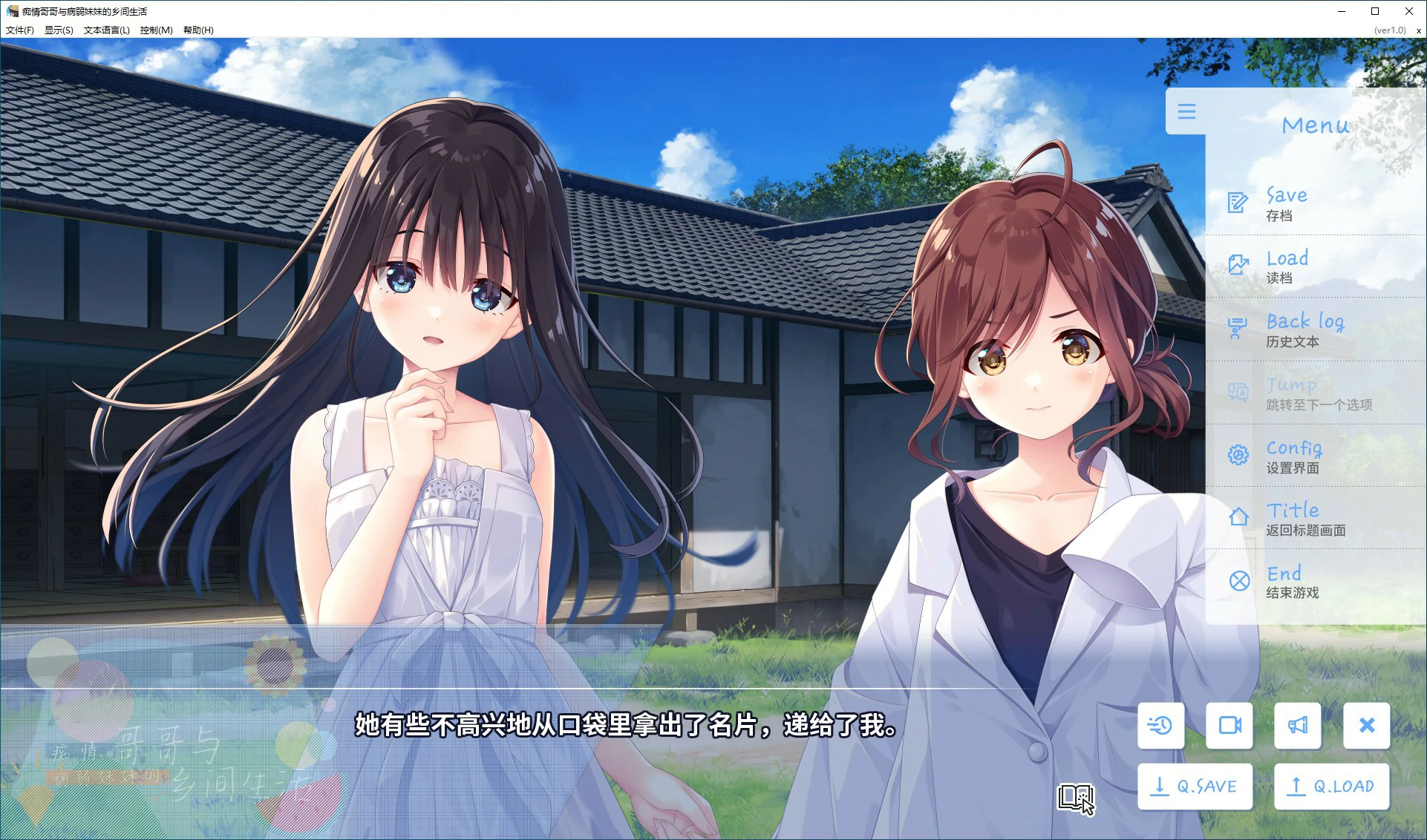Image resolution: width=1427 pixels, height=840 pixels.
Task: Open the 帮助(H) help menu
Action: coord(197,30)
